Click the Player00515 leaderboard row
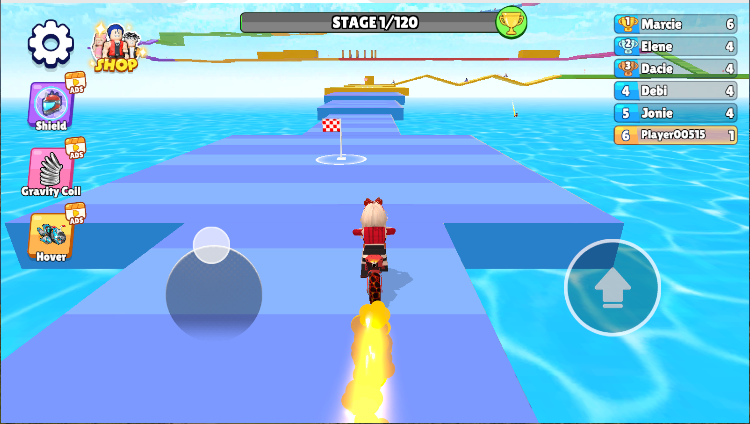Viewport: 750px width, 424px height. point(675,135)
